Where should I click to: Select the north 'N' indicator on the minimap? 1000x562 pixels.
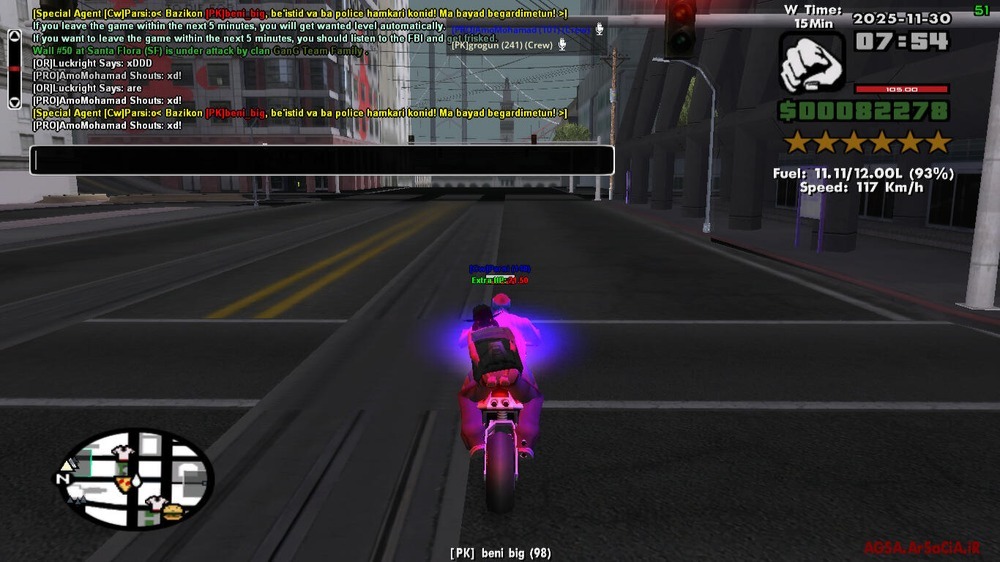pyautogui.click(x=64, y=478)
